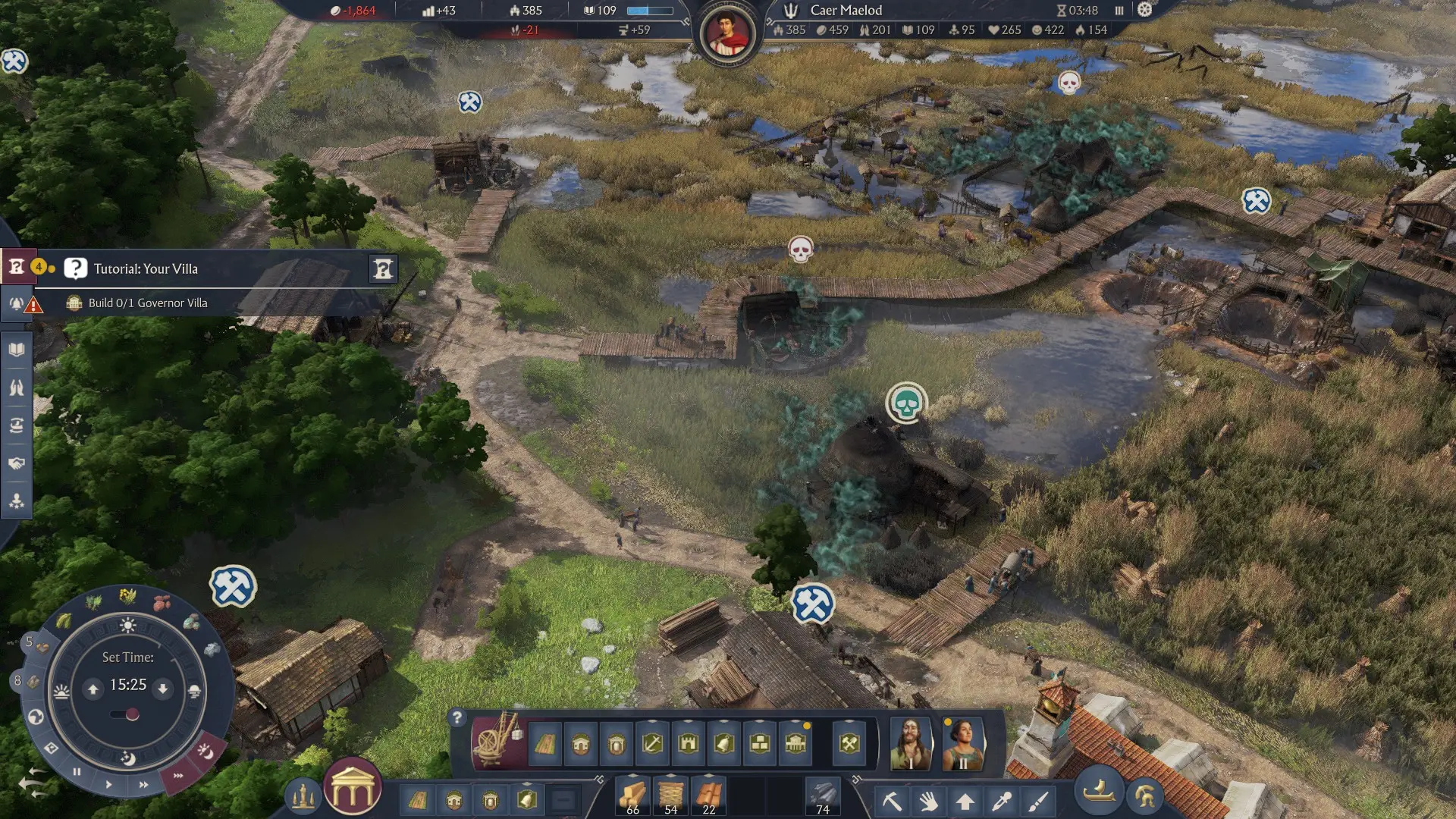
Task: Pause the game speed
Action: (77, 772)
